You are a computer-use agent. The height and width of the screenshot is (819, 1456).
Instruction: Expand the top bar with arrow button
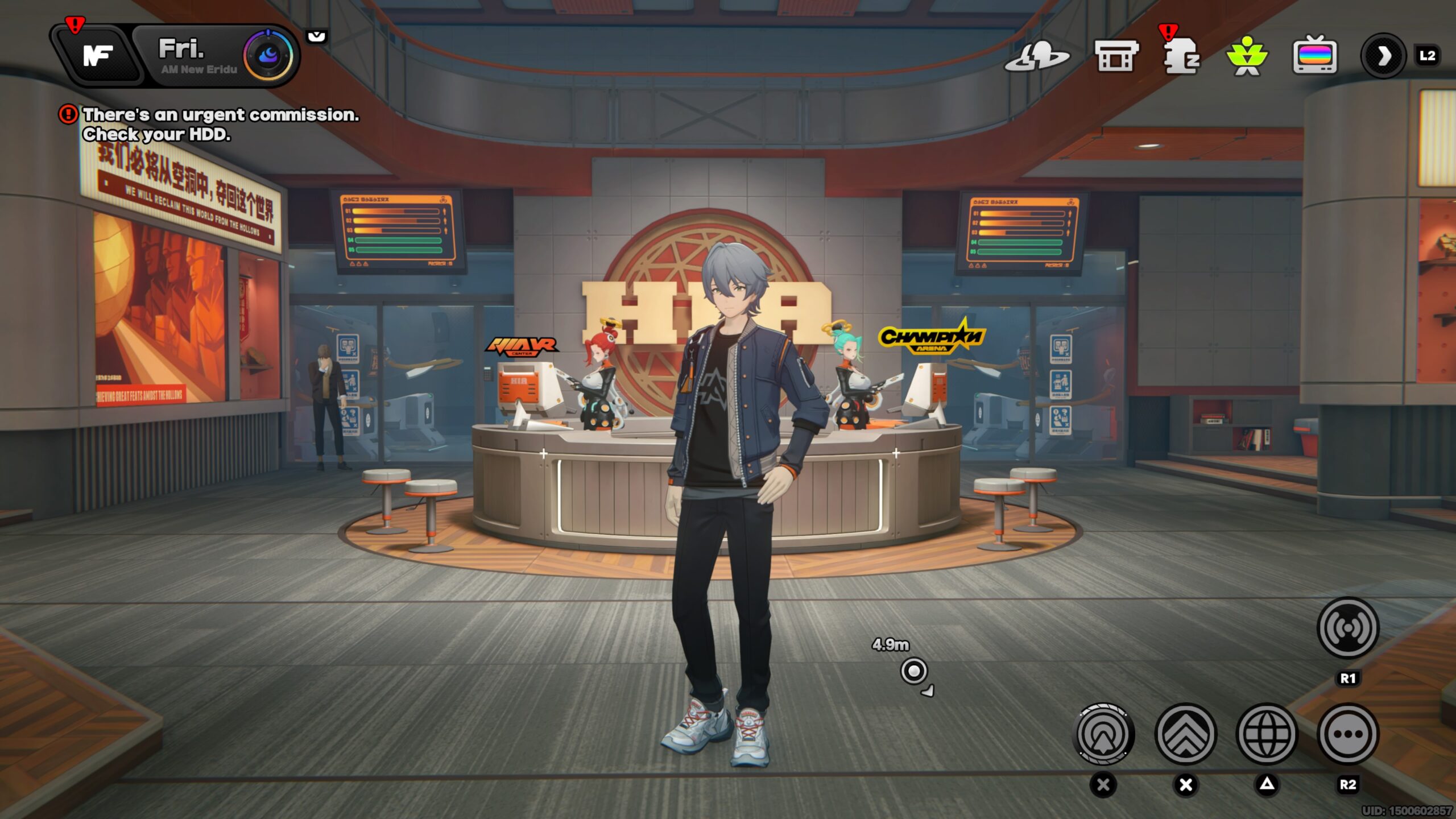click(1383, 56)
